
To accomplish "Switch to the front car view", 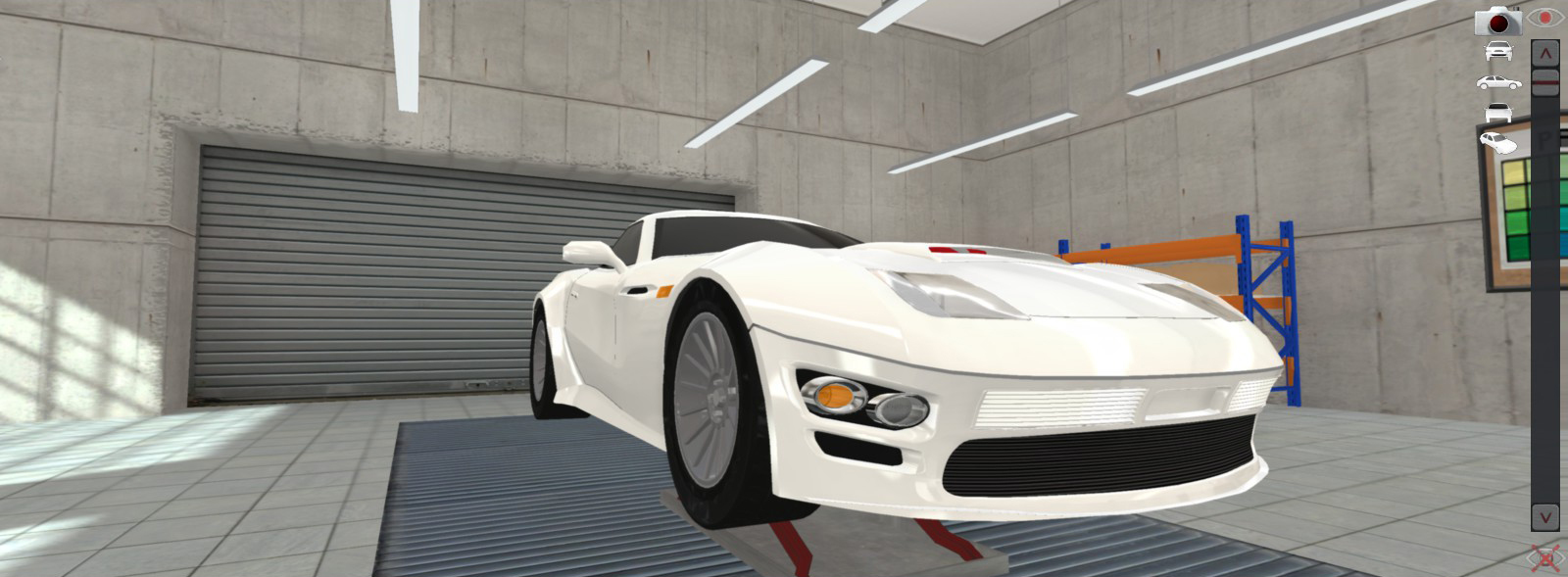I will point(1498,52).
